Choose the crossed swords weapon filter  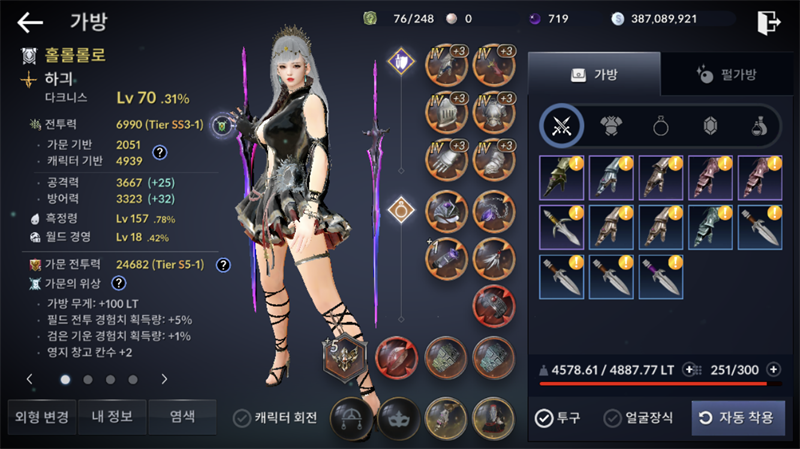[561, 126]
